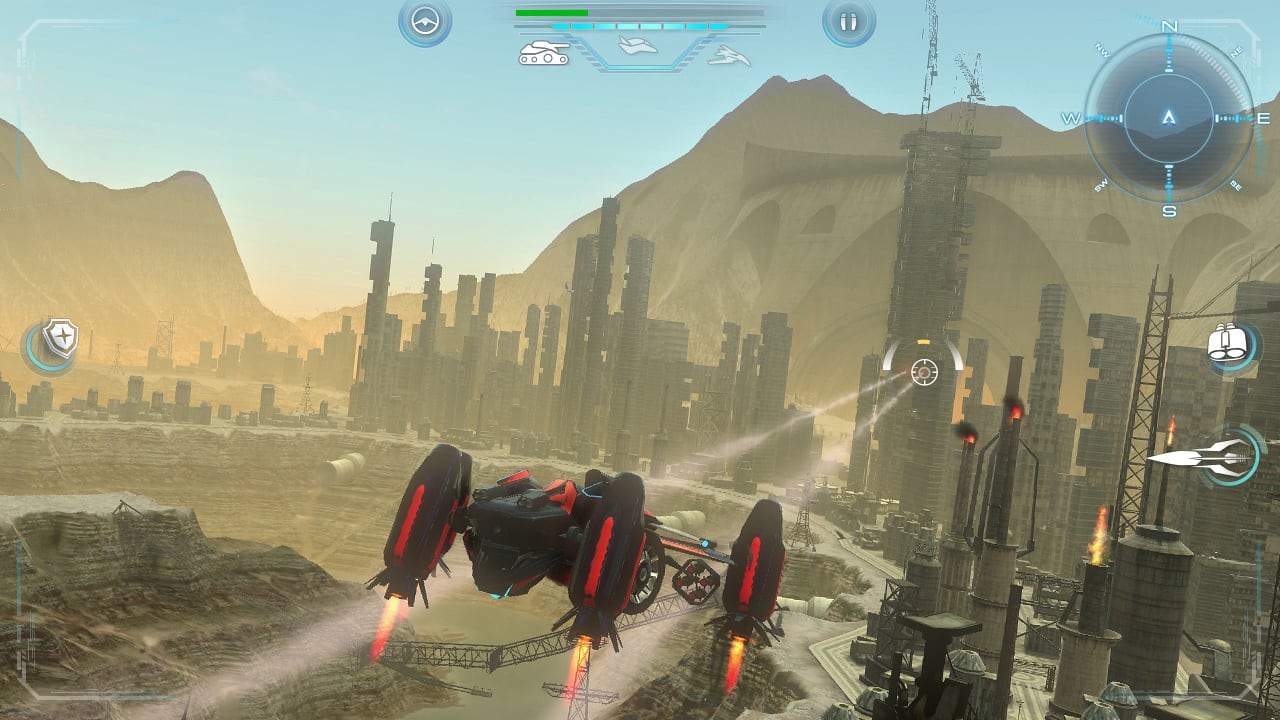The width and height of the screenshot is (1280, 720).
Task: Click the "SE" marker on the compass
Action: tap(1234, 183)
